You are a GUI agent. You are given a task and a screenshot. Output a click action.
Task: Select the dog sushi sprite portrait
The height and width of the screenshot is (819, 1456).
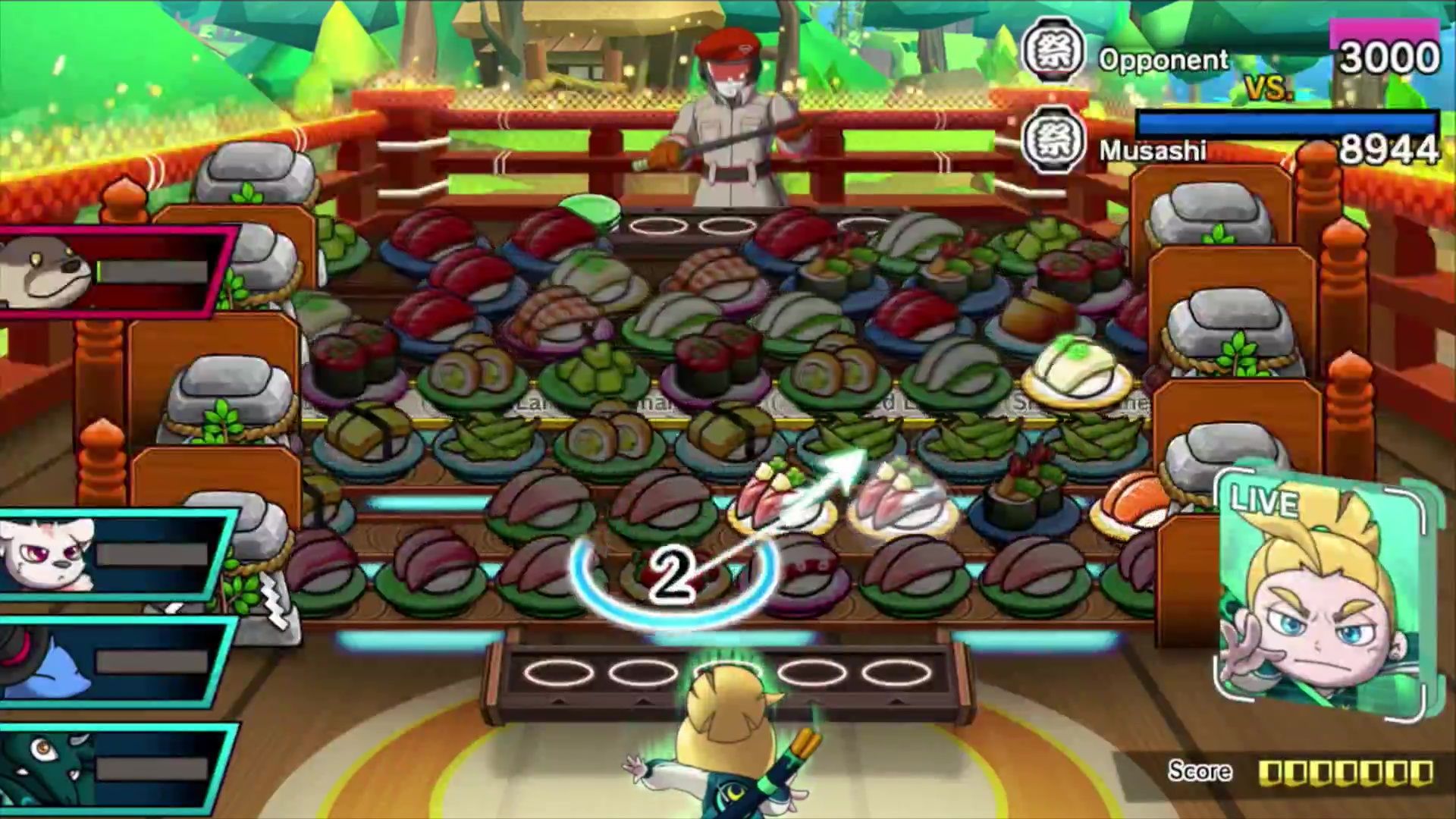pos(42,273)
